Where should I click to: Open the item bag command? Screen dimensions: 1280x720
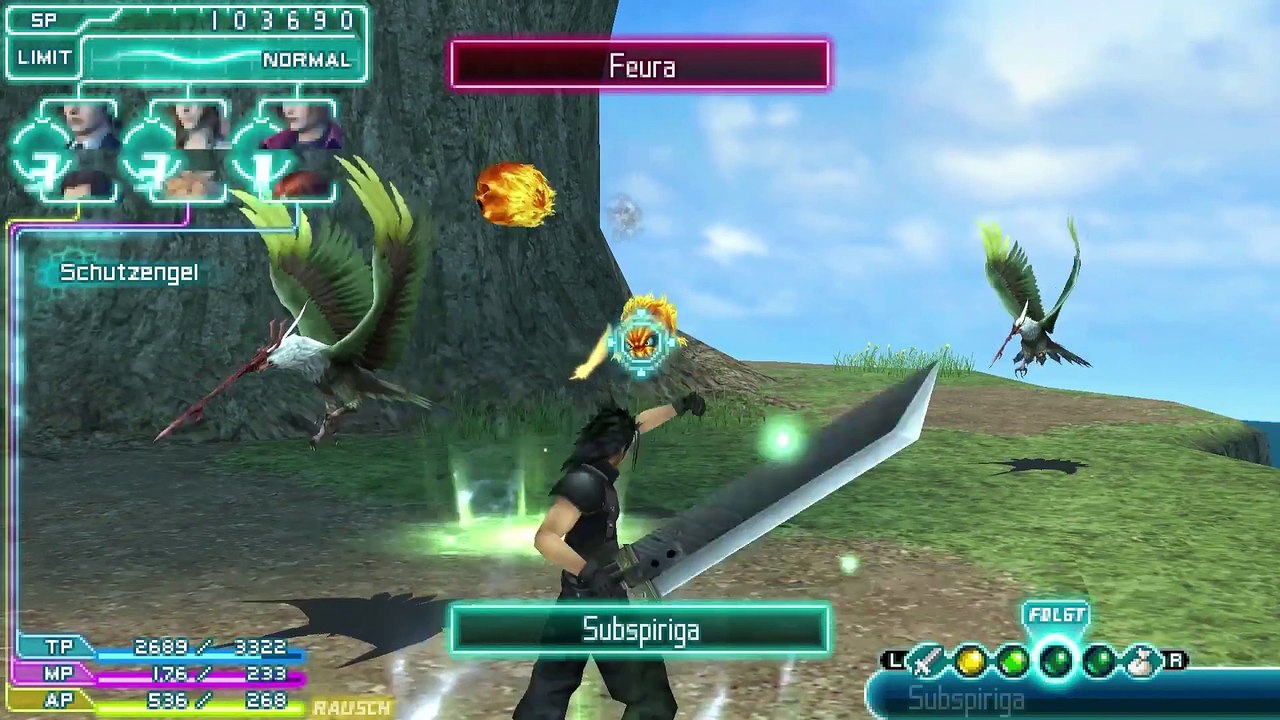pyautogui.click(x=1141, y=661)
